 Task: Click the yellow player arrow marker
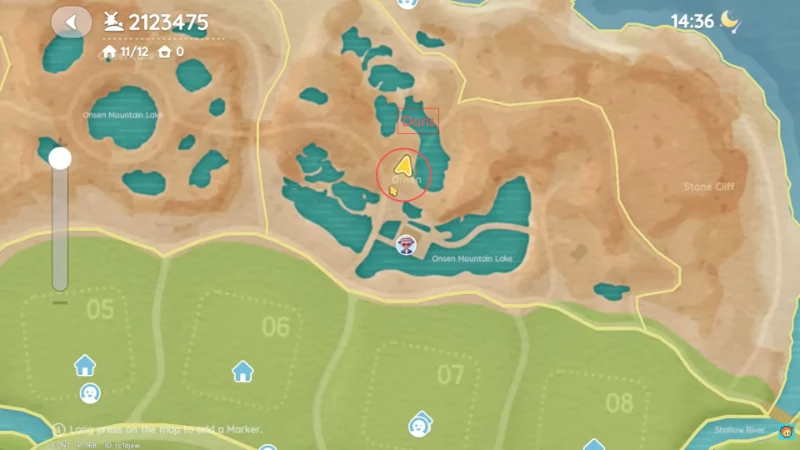404,166
